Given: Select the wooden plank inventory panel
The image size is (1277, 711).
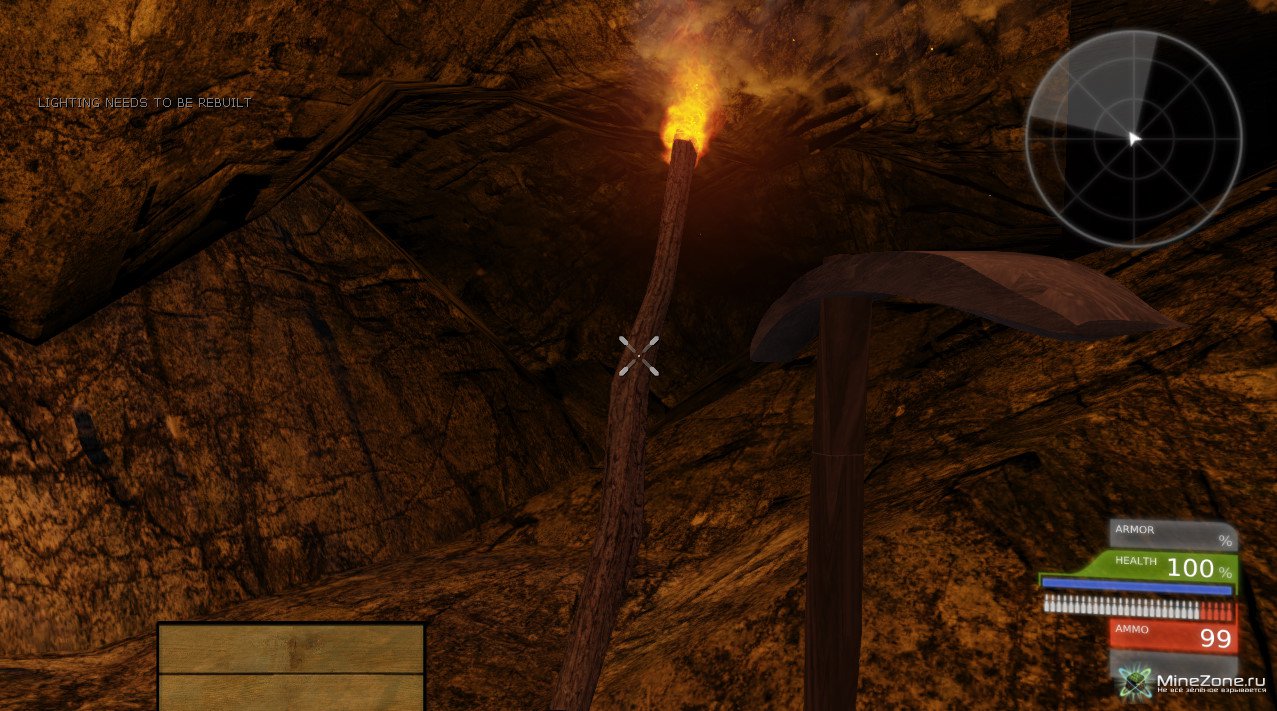Looking at the screenshot, I should coord(291,666).
